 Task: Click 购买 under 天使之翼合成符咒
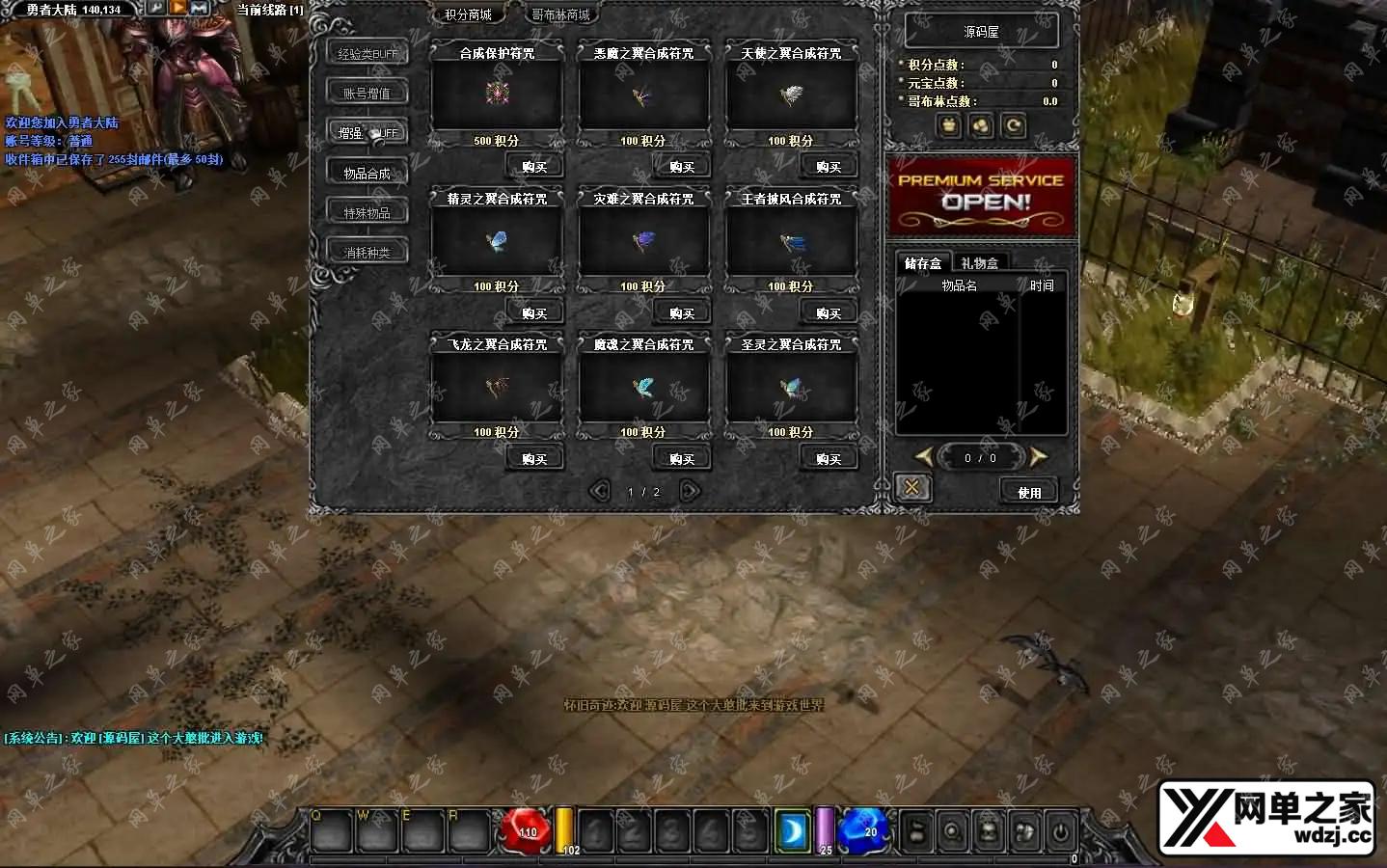829,167
